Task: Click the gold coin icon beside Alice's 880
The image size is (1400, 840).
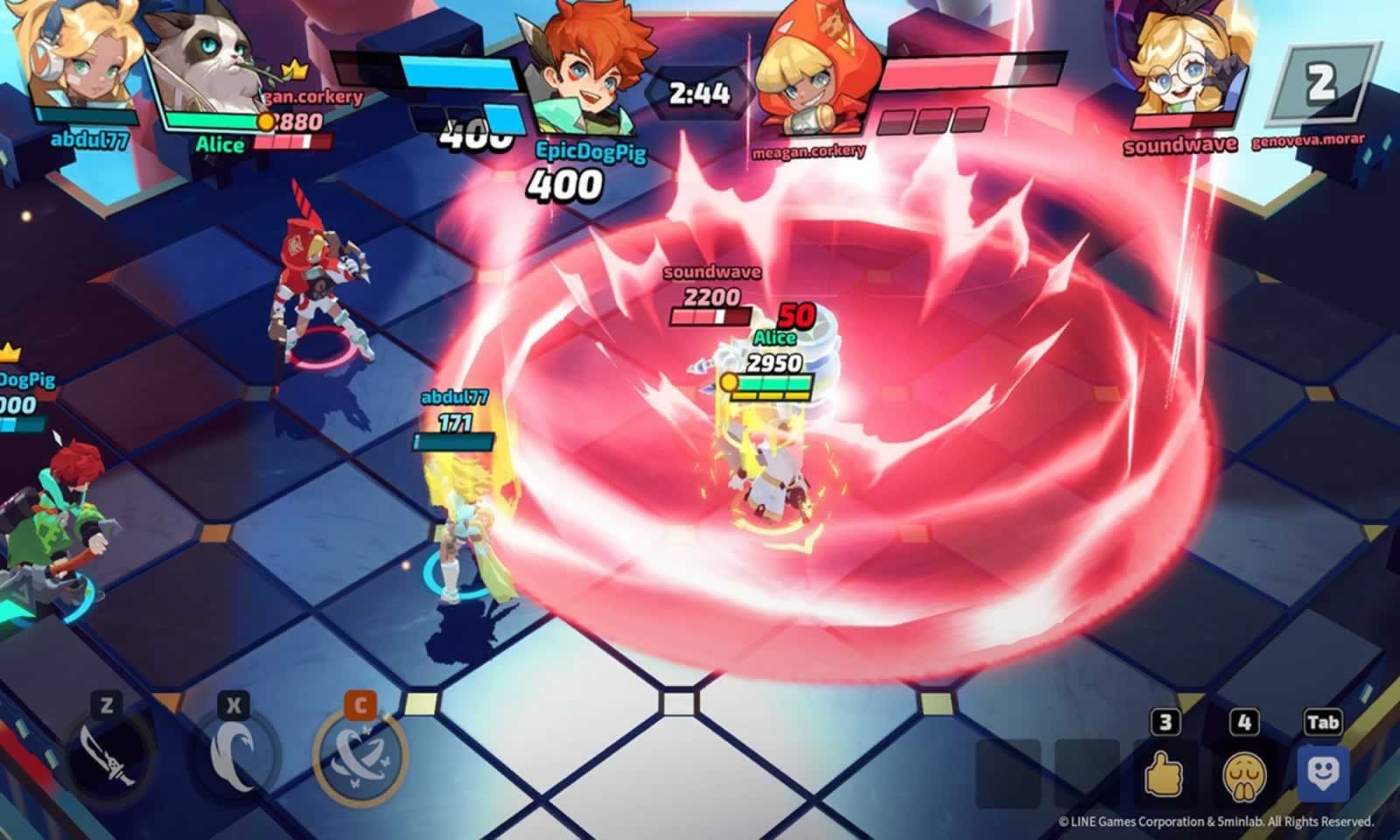Action: 267,122
